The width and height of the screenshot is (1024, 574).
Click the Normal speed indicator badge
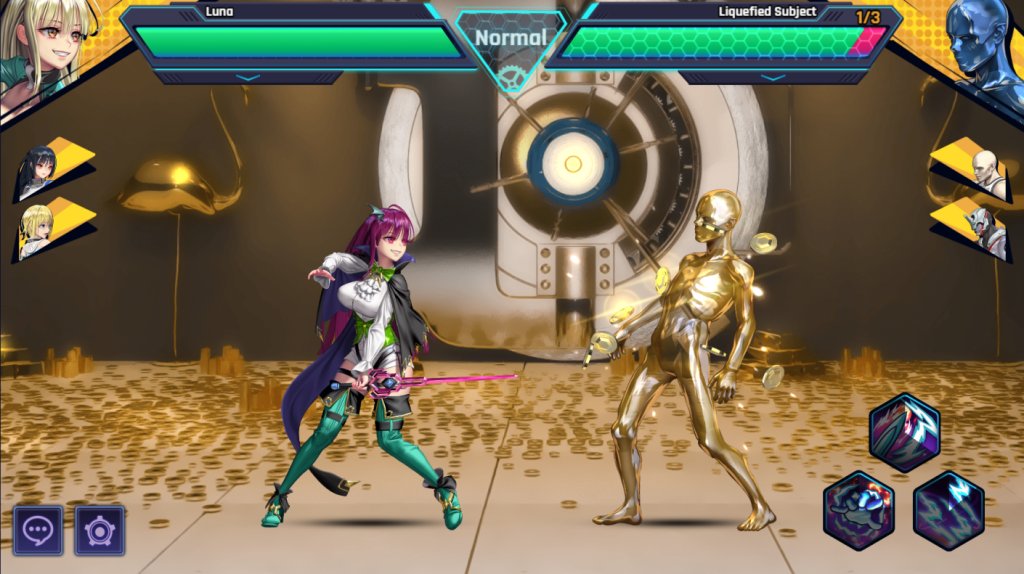click(x=510, y=39)
